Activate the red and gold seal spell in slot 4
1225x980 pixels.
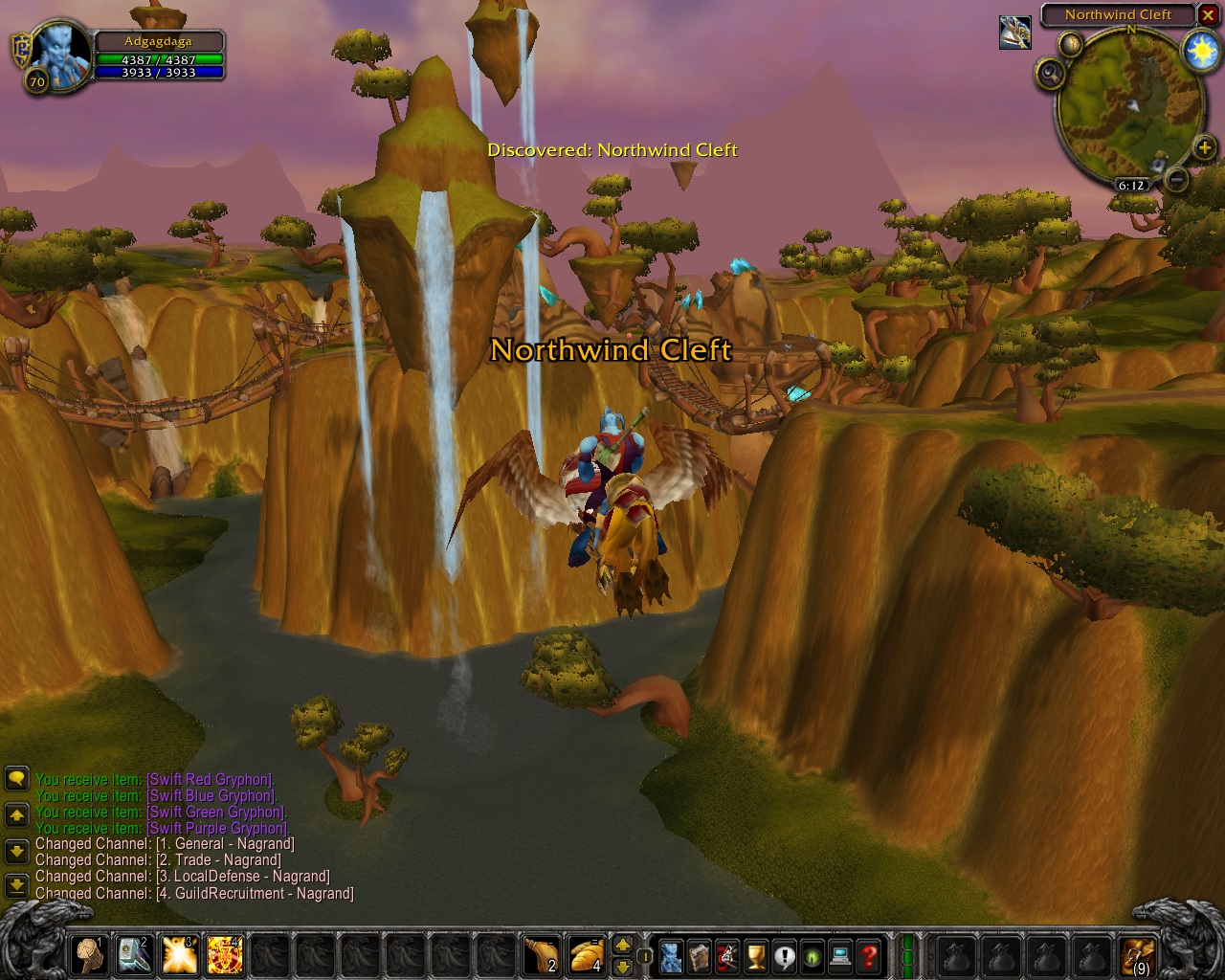pyautogui.click(x=225, y=955)
